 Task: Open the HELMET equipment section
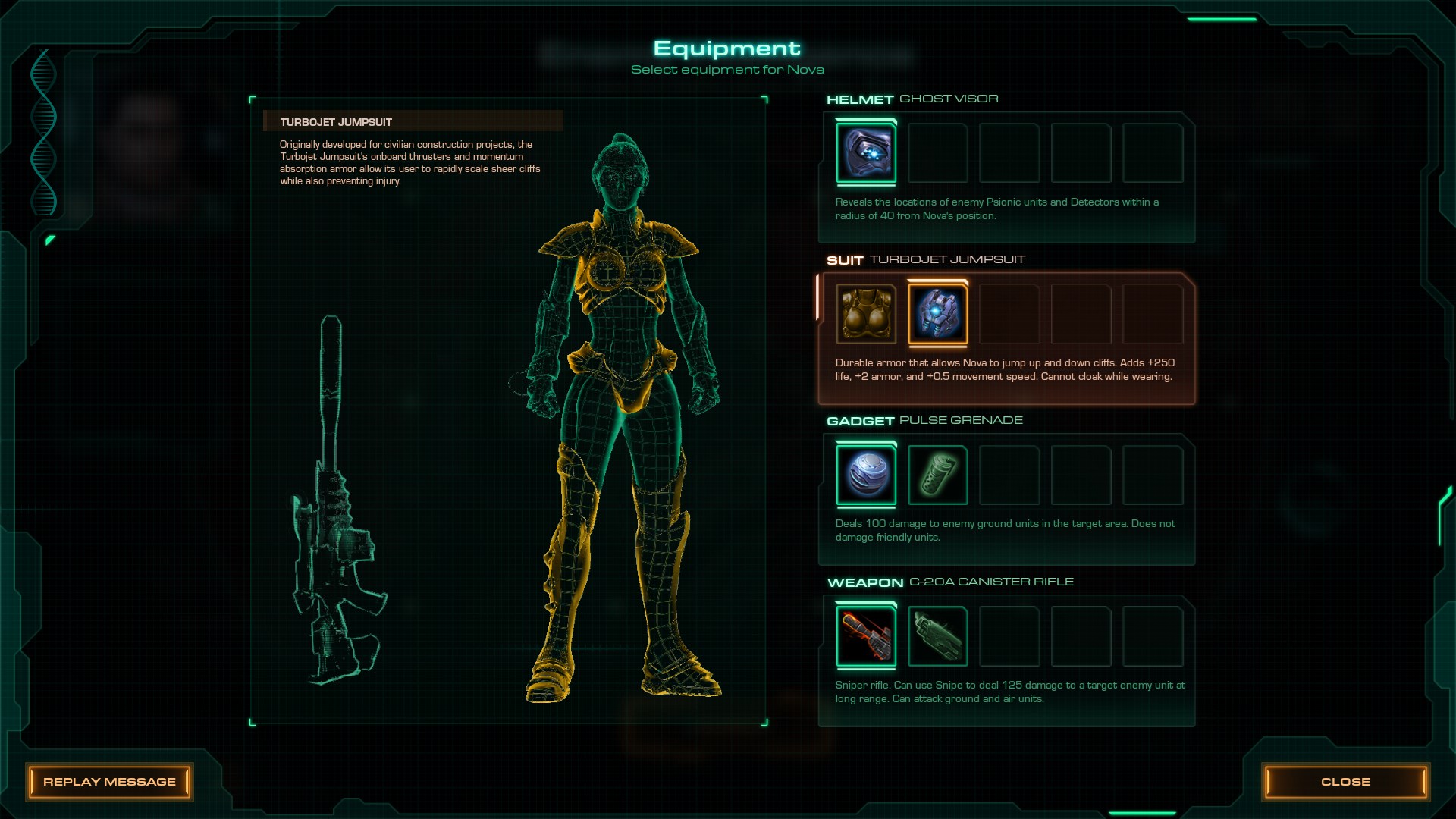859,98
